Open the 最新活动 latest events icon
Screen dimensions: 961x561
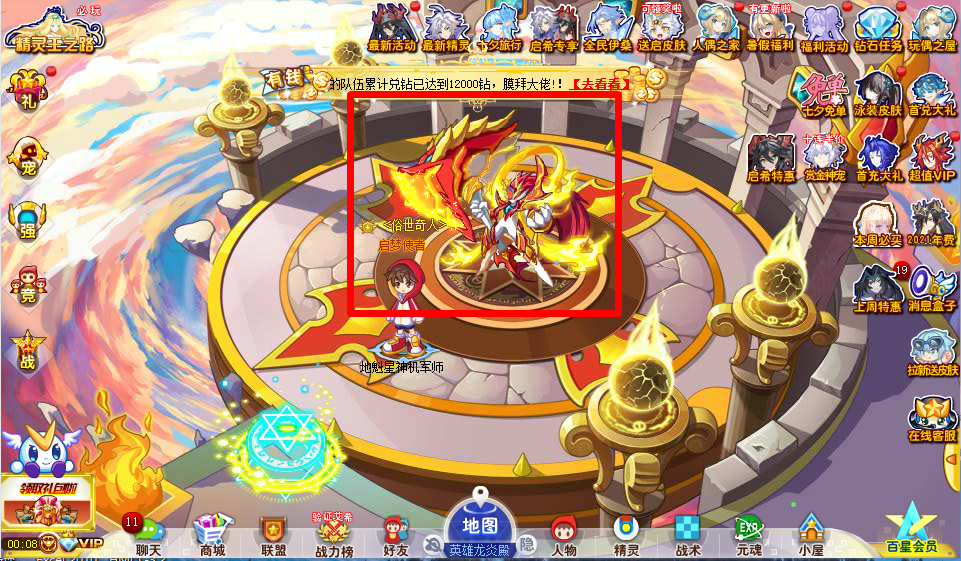(x=393, y=27)
